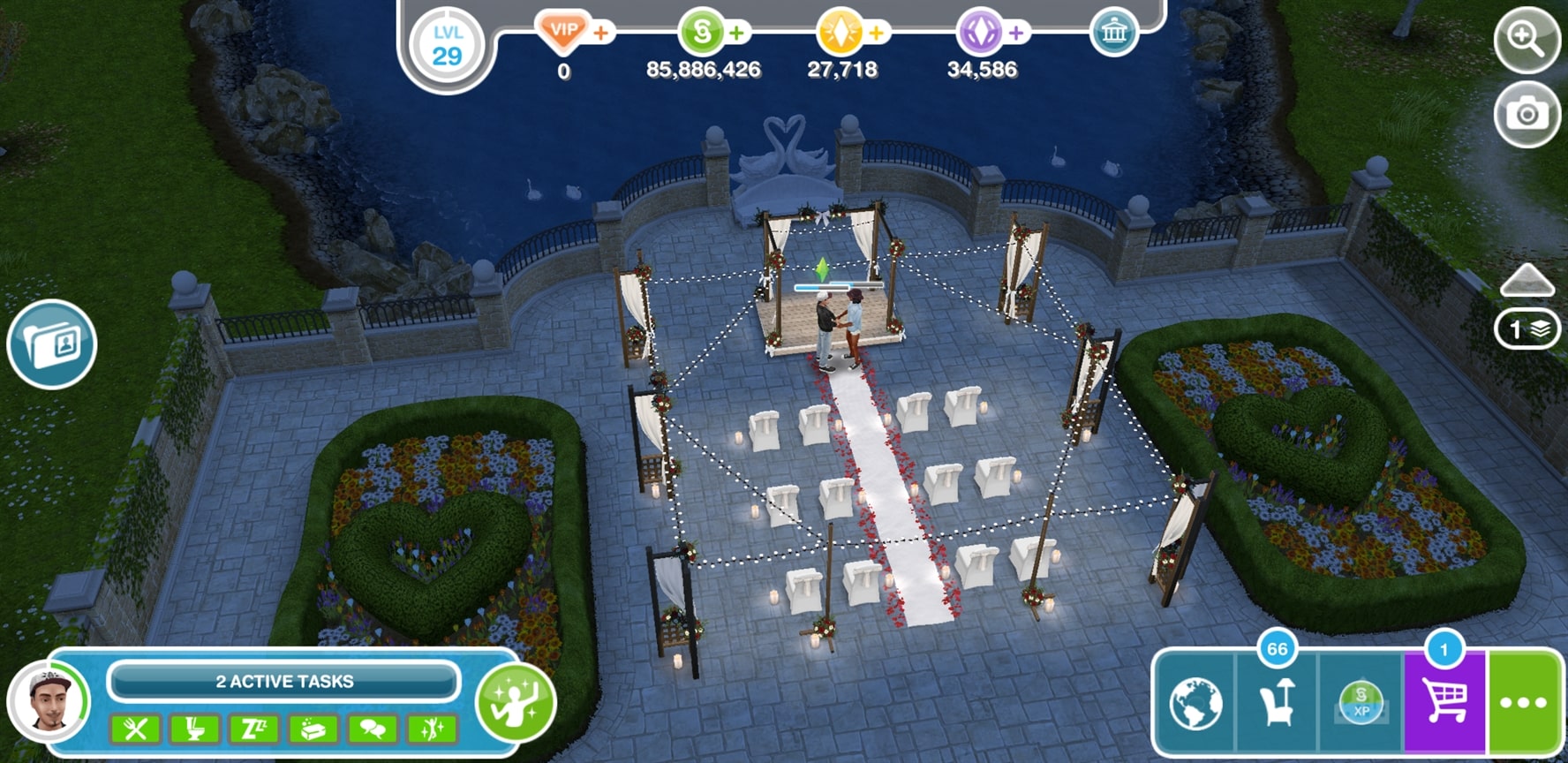Screen dimensions: 1568x763
Task: Open the town map globe button
Action: pyautogui.click(x=1195, y=704)
